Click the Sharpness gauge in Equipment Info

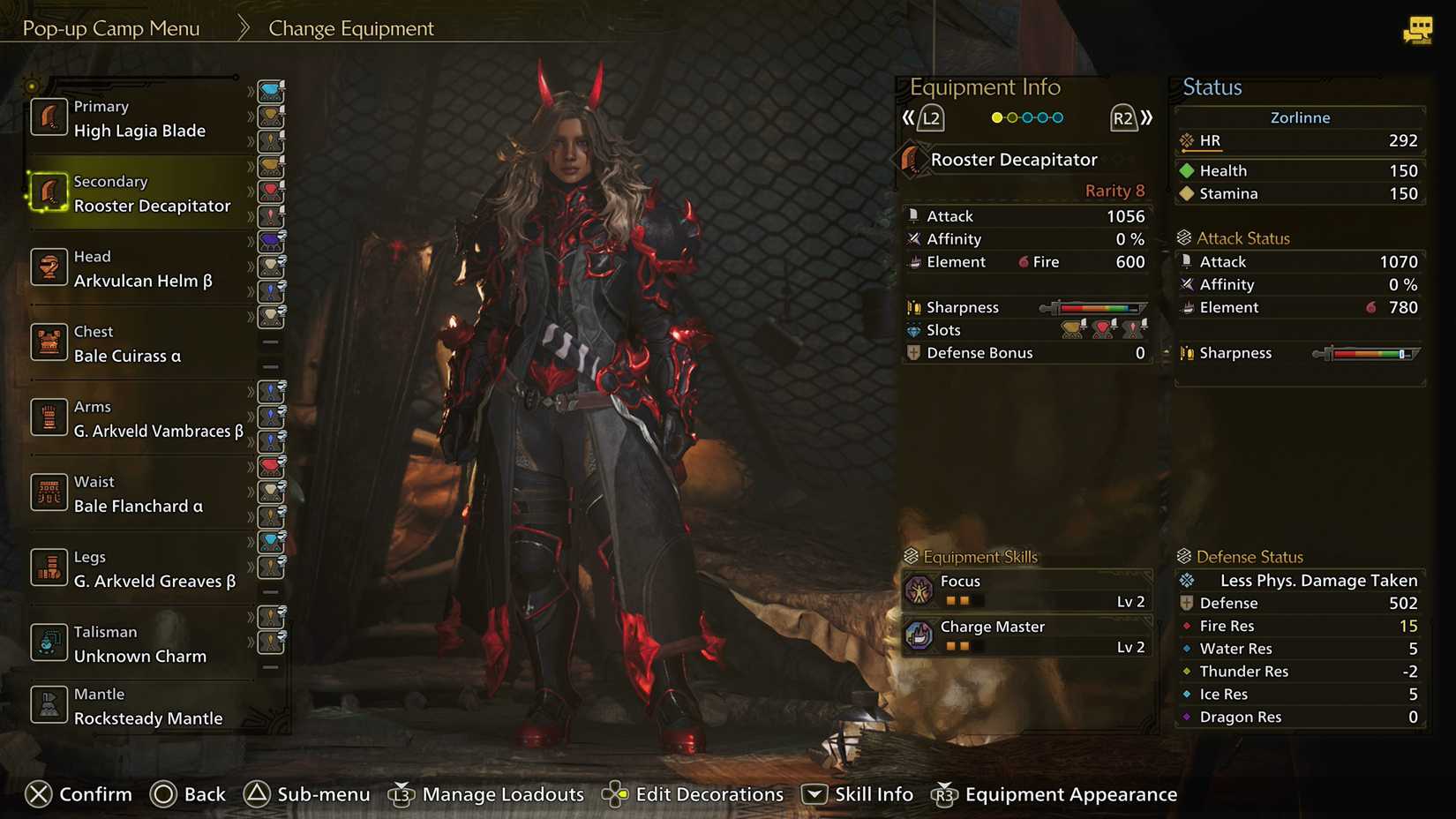[1094, 307]
